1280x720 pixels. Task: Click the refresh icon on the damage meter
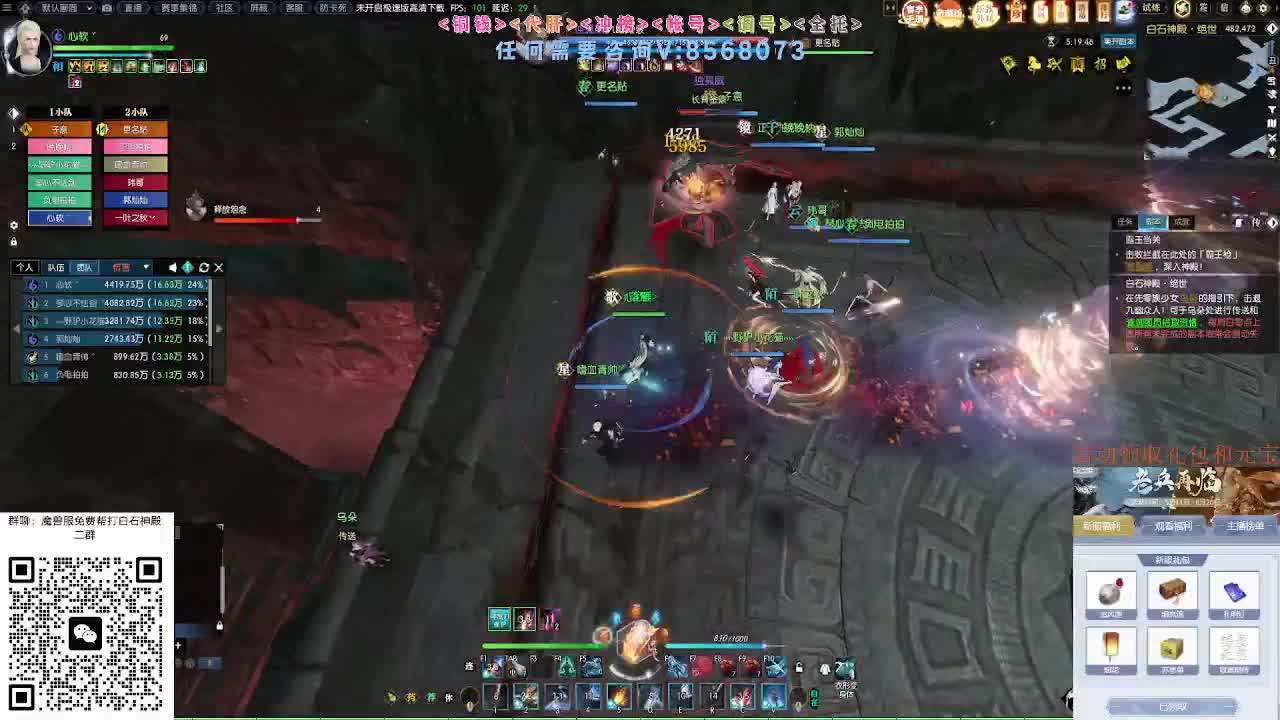(204, 267)
